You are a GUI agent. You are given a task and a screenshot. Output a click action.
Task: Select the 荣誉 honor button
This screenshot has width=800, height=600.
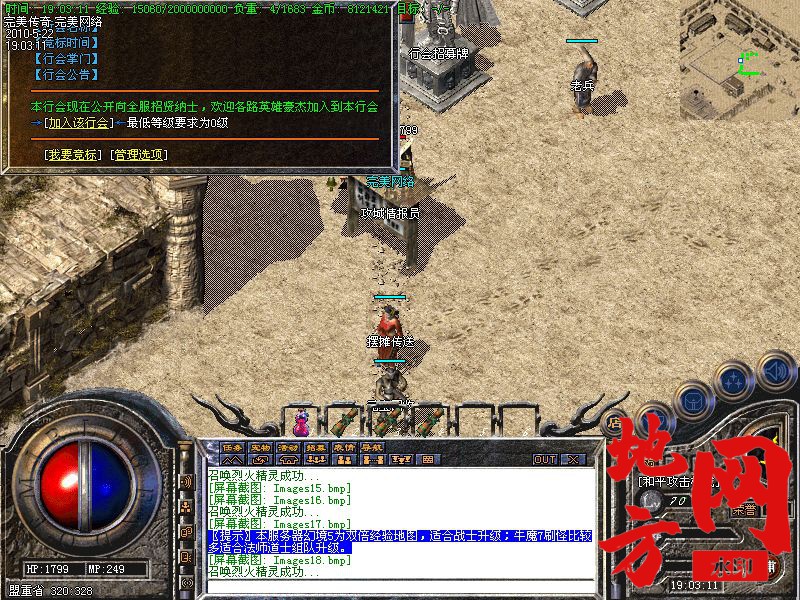745,510
